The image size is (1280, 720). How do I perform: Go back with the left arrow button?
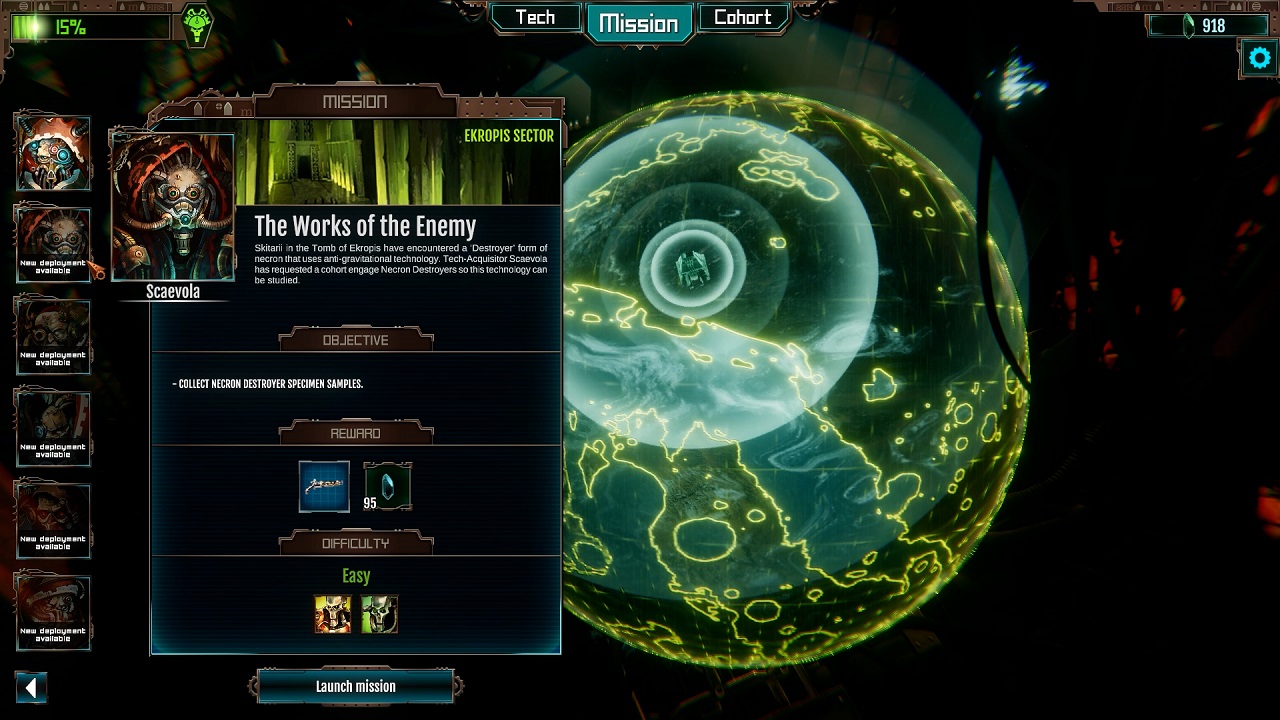click(31, 687)
